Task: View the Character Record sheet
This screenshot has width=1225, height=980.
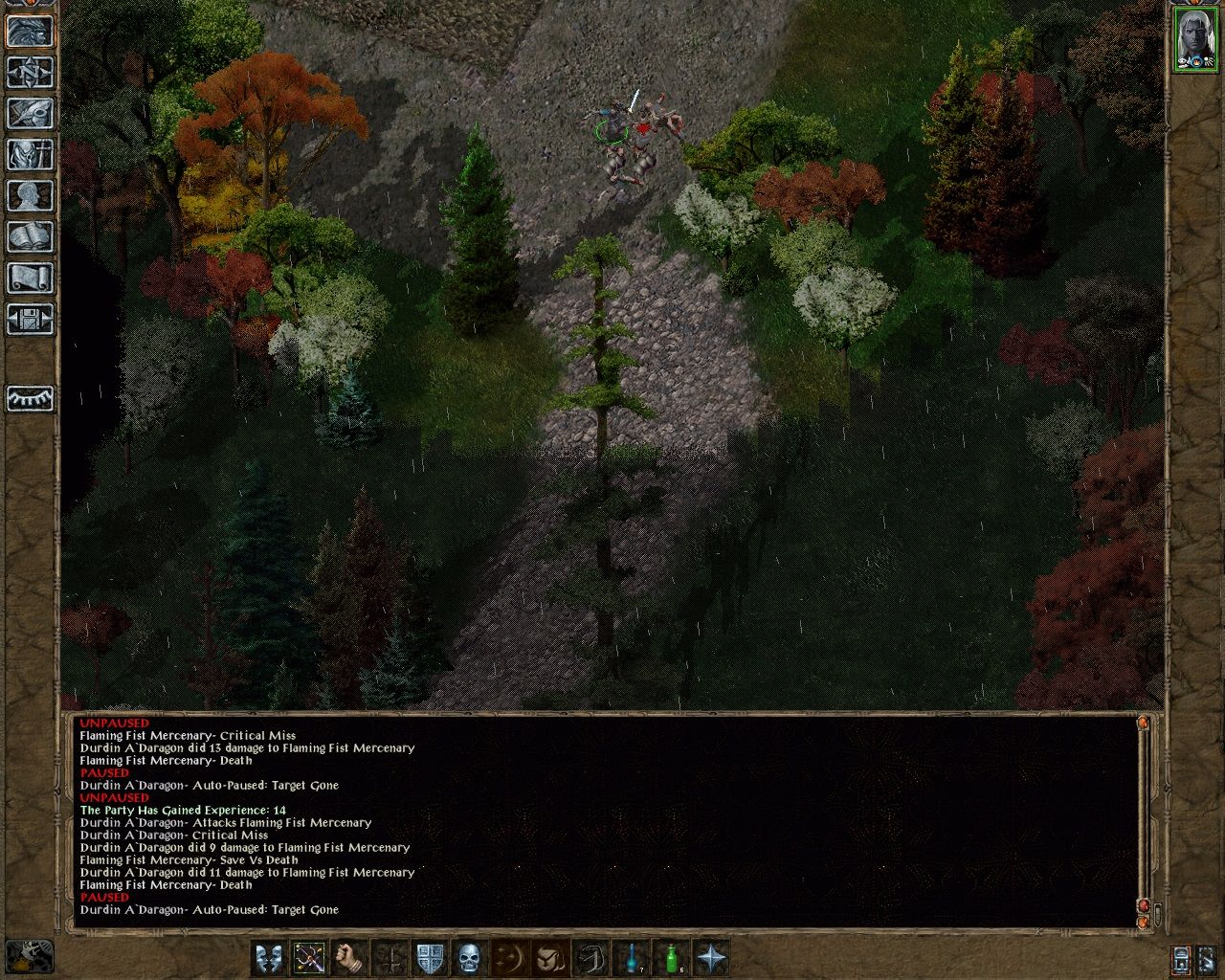Action: coord(29,195)
